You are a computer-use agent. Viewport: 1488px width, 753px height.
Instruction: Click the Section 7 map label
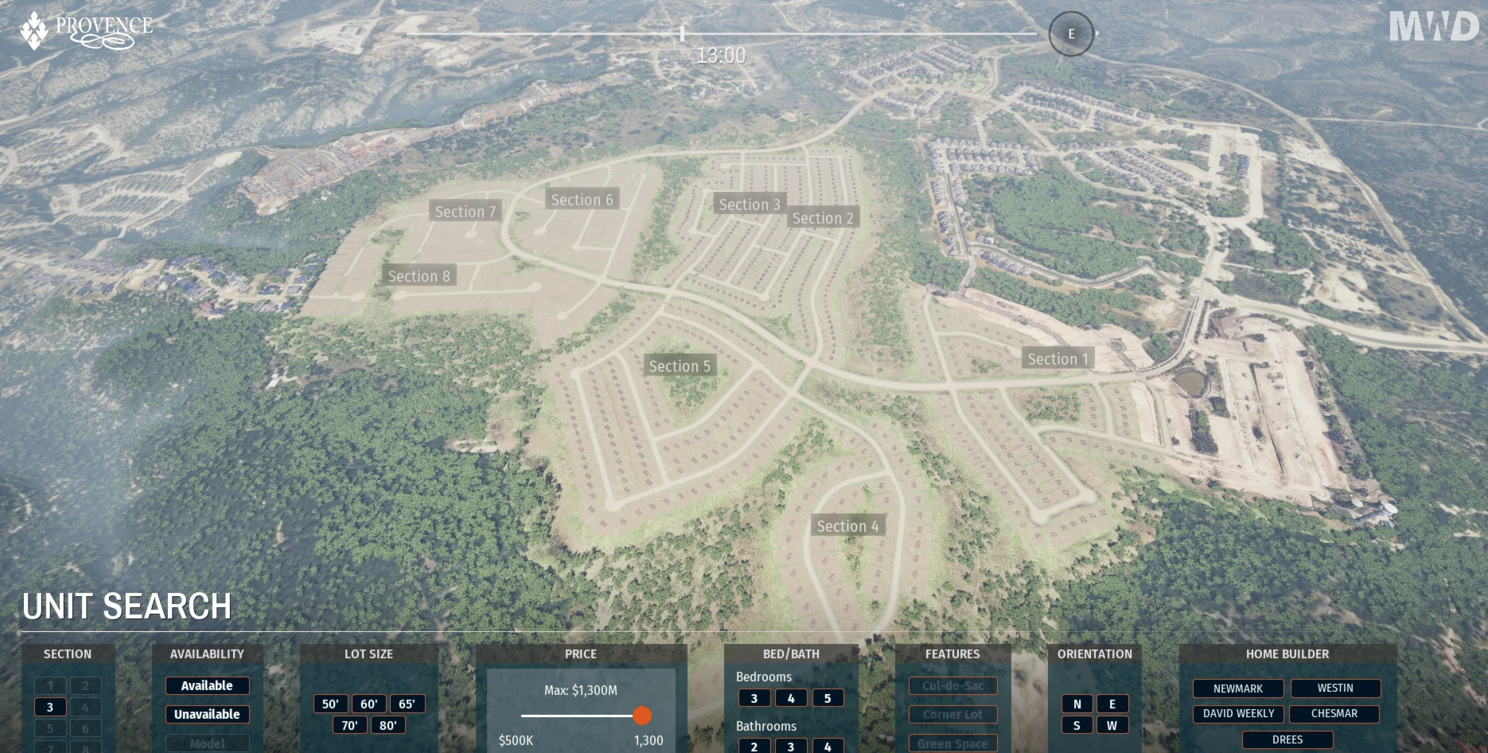coord(465,211)
